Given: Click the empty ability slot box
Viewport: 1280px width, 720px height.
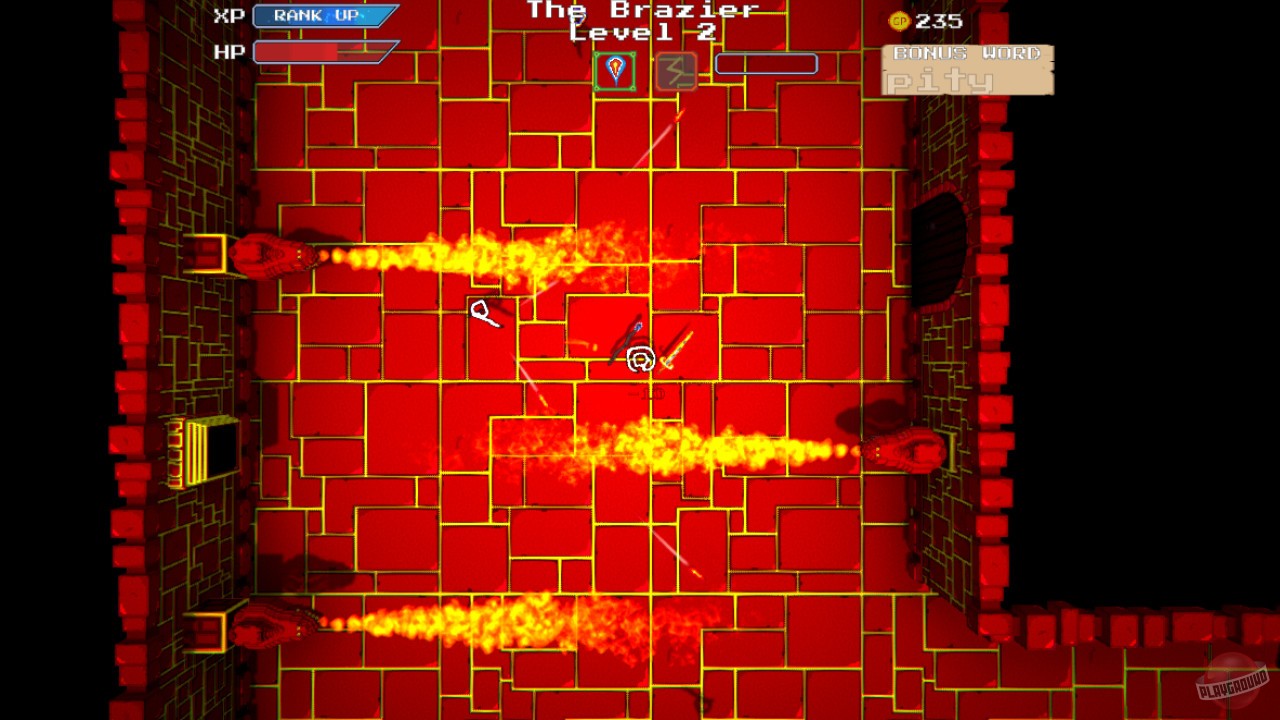Looking at the screenshot, I should click(766, 63).
